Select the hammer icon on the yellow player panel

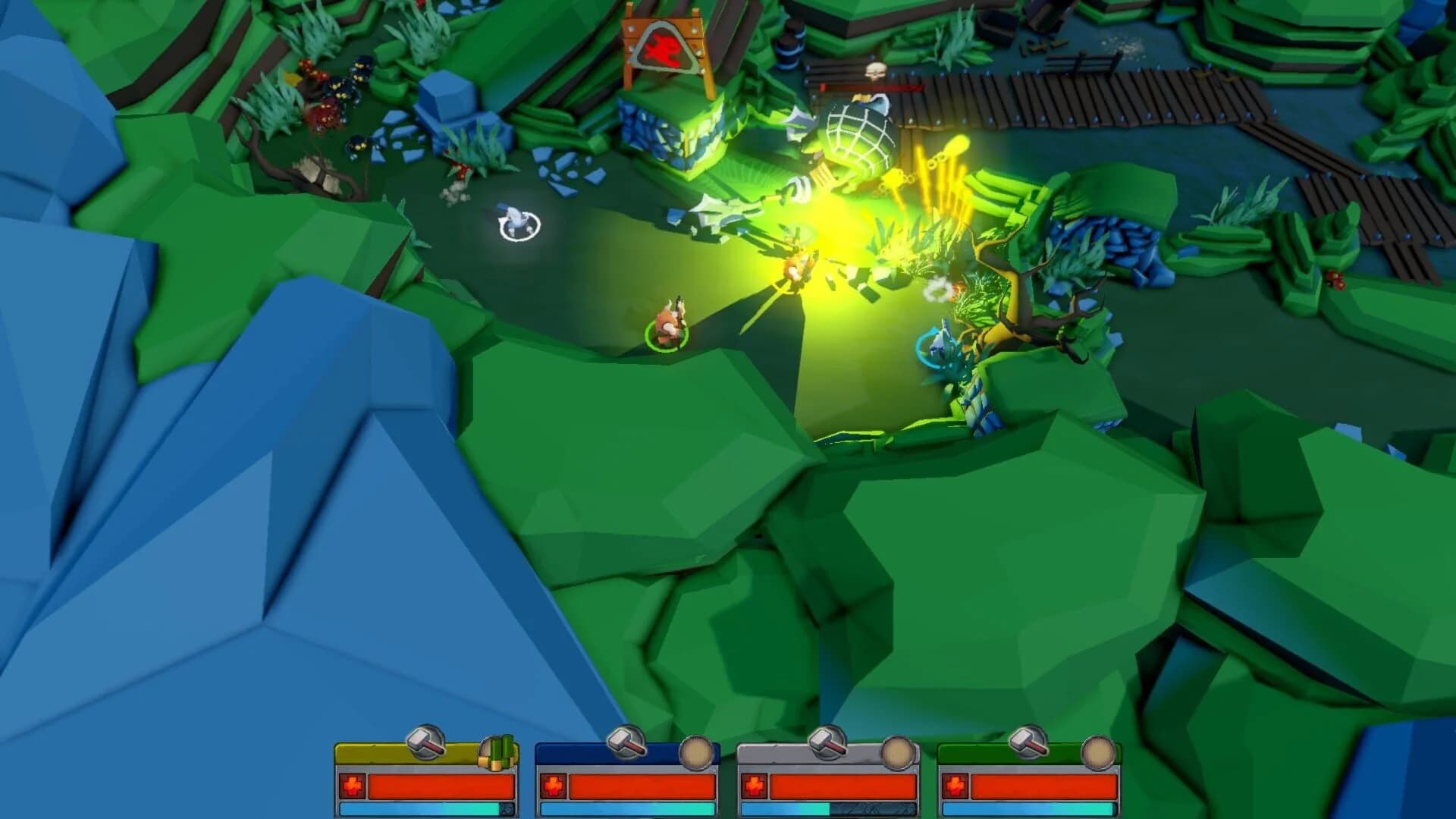click(x=424, y=742)
